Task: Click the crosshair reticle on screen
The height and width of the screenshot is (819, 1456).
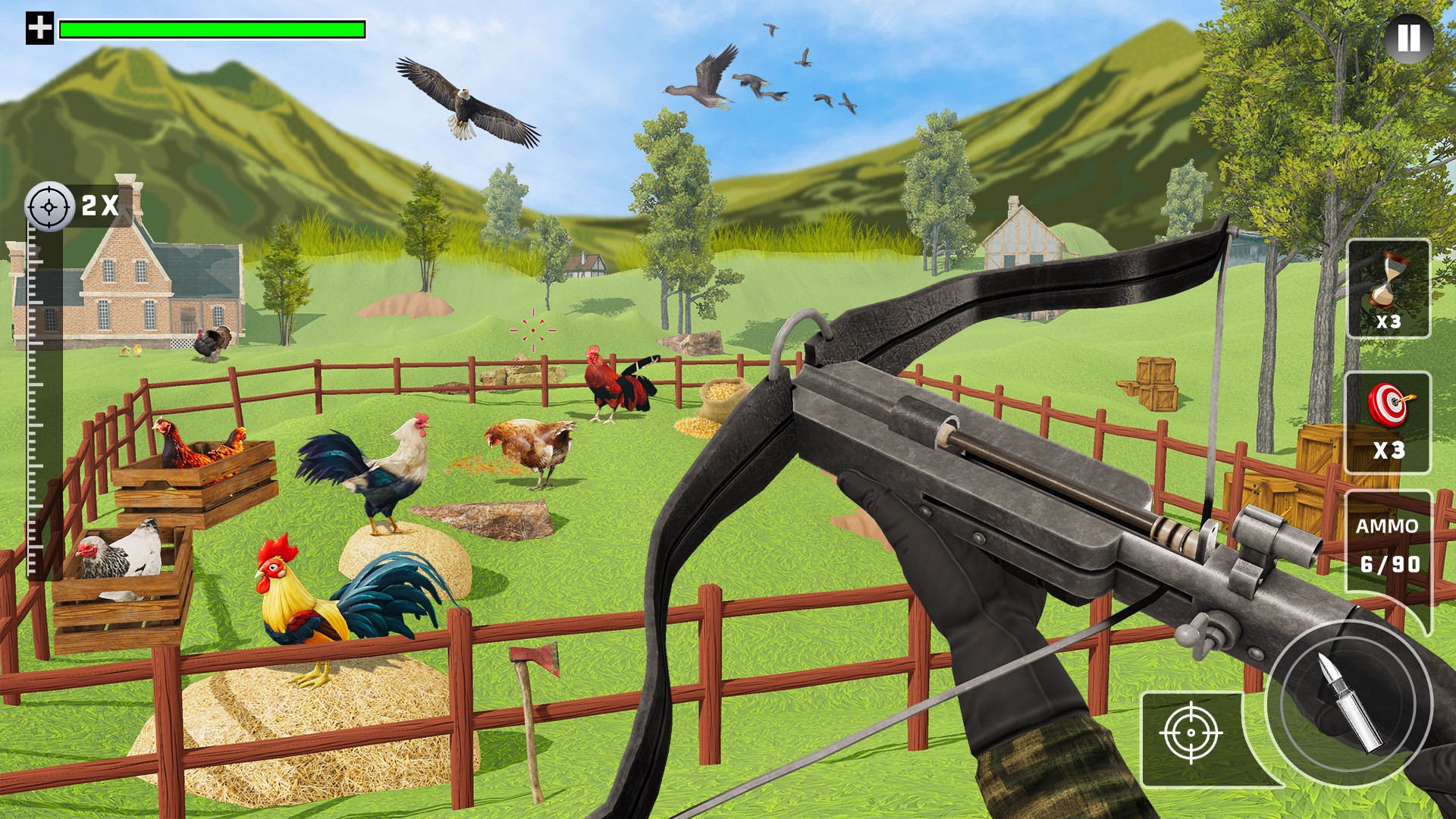Action: point(535,330)
